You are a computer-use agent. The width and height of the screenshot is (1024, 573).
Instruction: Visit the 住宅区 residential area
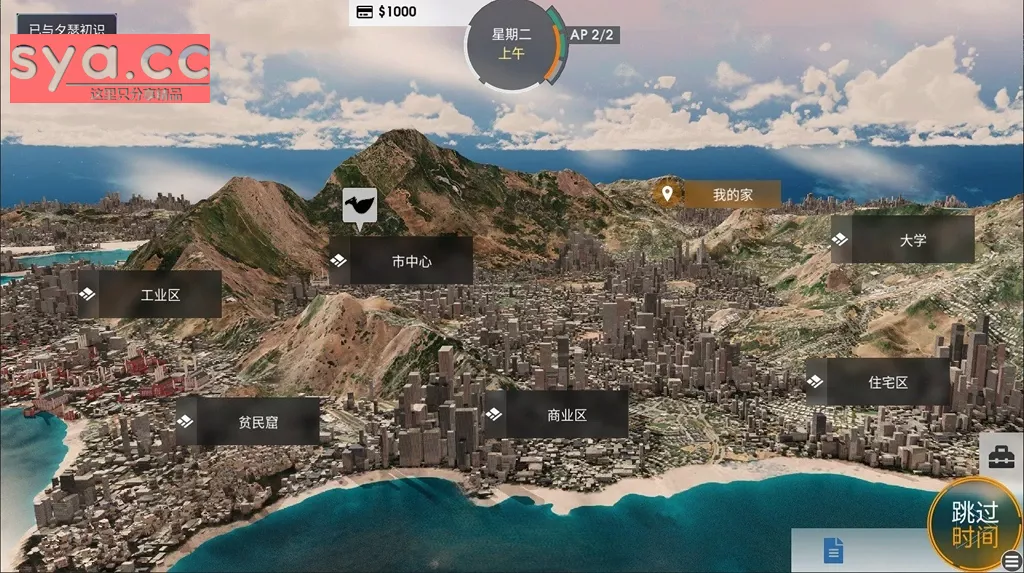(x=877, y=382)
